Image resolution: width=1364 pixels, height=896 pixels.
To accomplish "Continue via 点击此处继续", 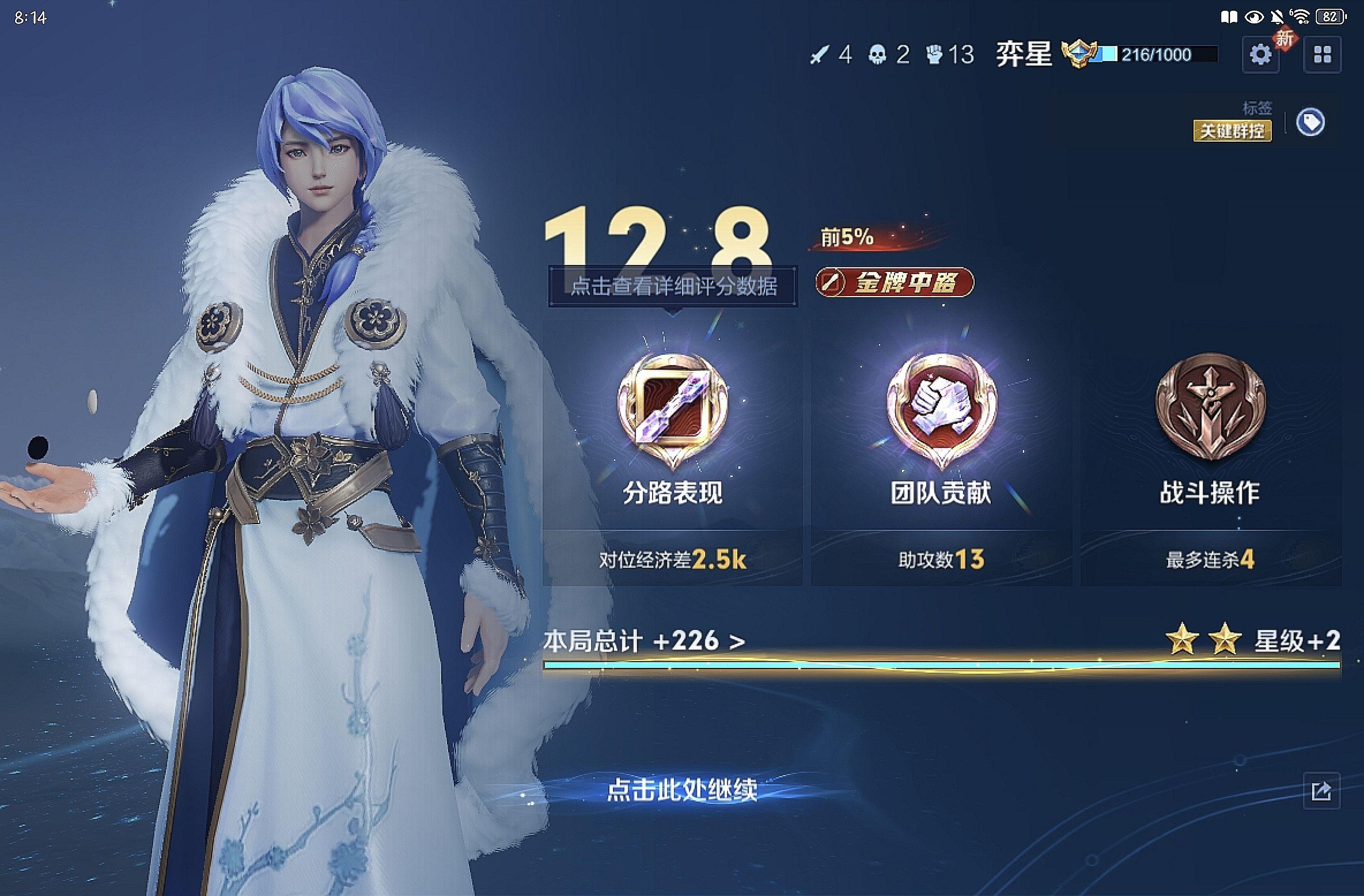I will (x=682, y=790).
